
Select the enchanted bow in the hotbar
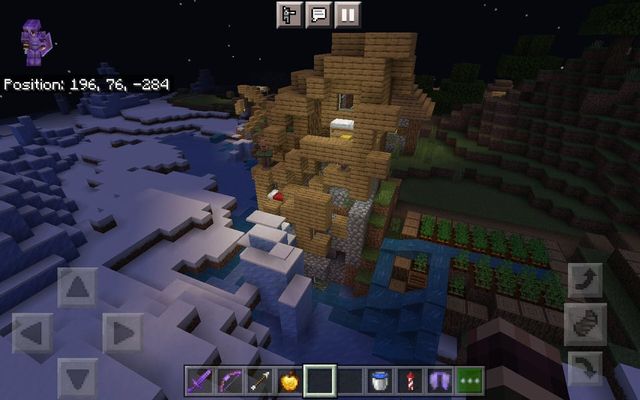pyautogui.click(x=230, y=381)
